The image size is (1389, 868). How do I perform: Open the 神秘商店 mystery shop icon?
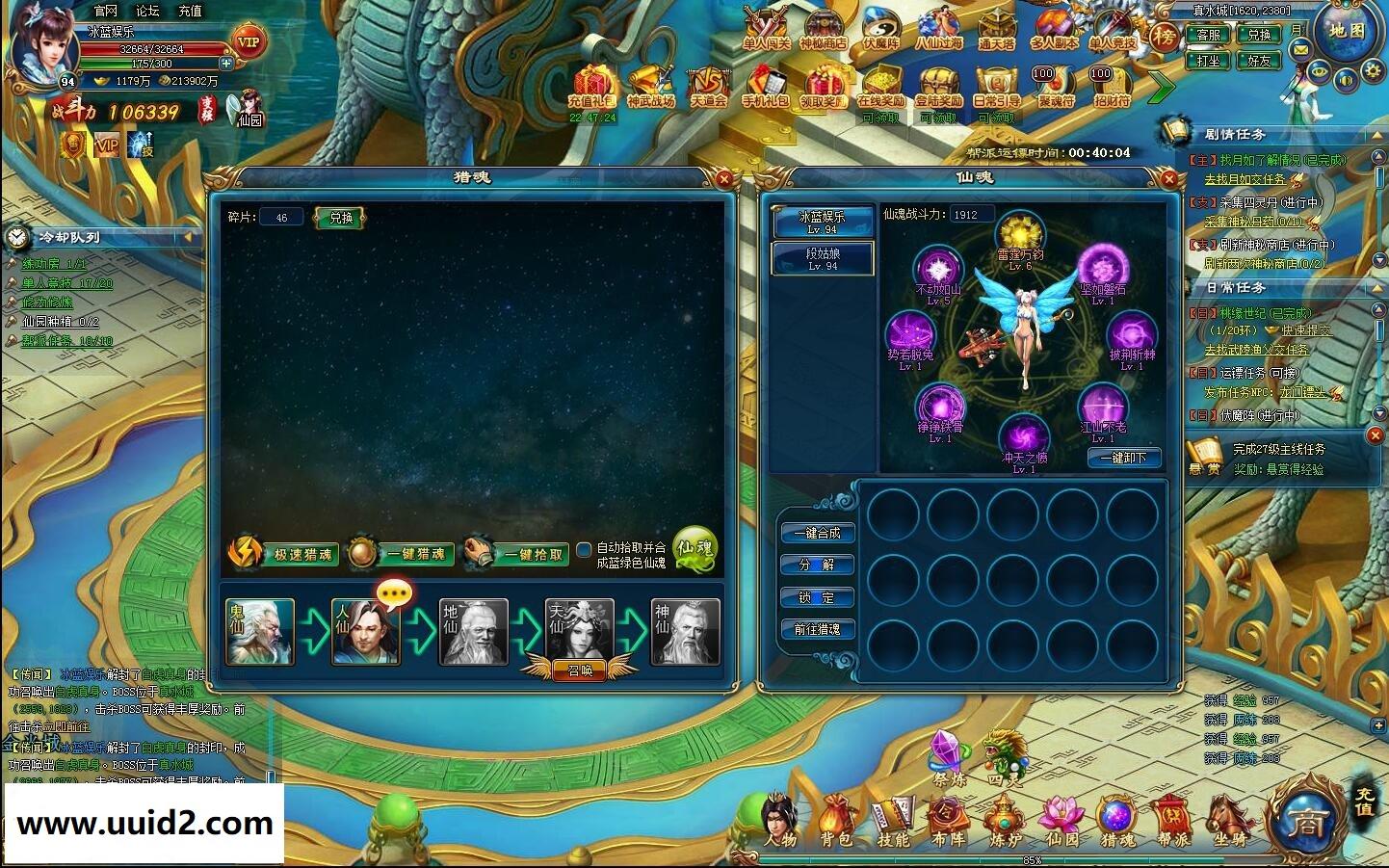click(823, 29)
